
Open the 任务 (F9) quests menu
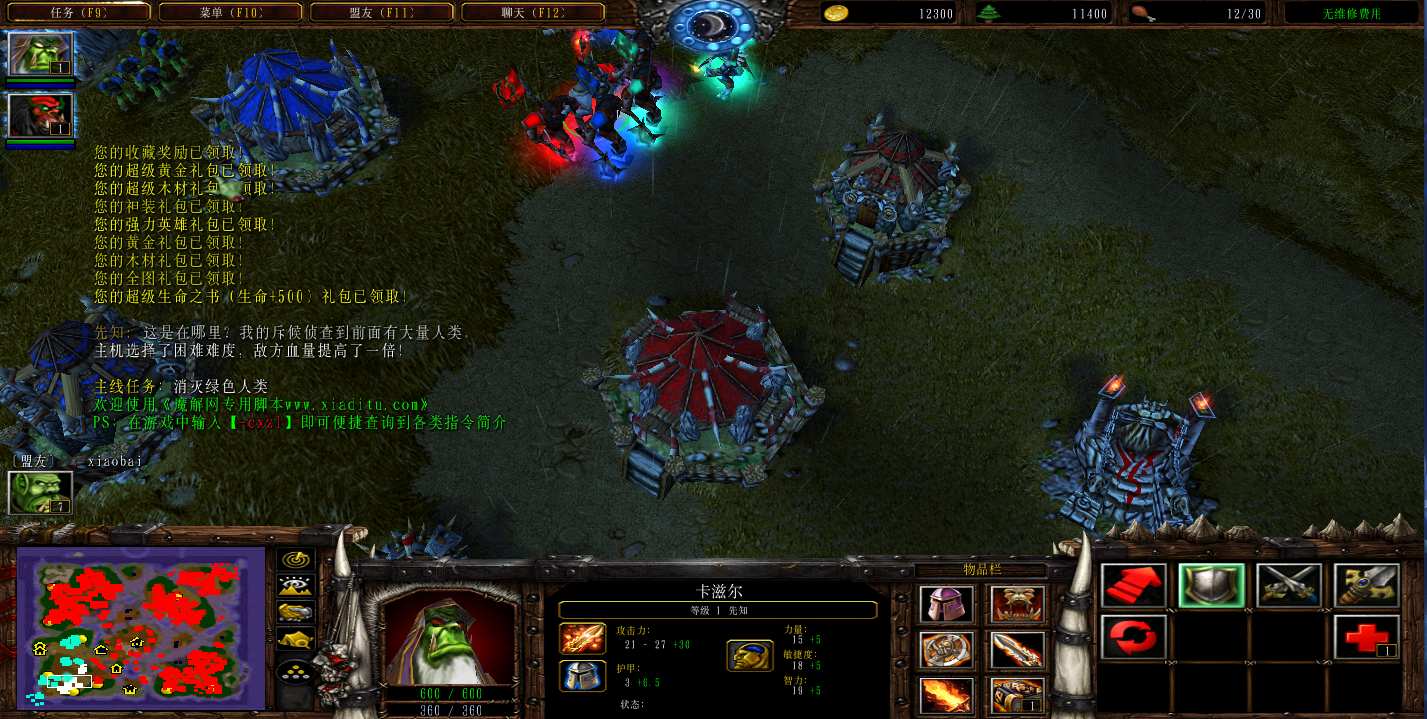[78, 13]
